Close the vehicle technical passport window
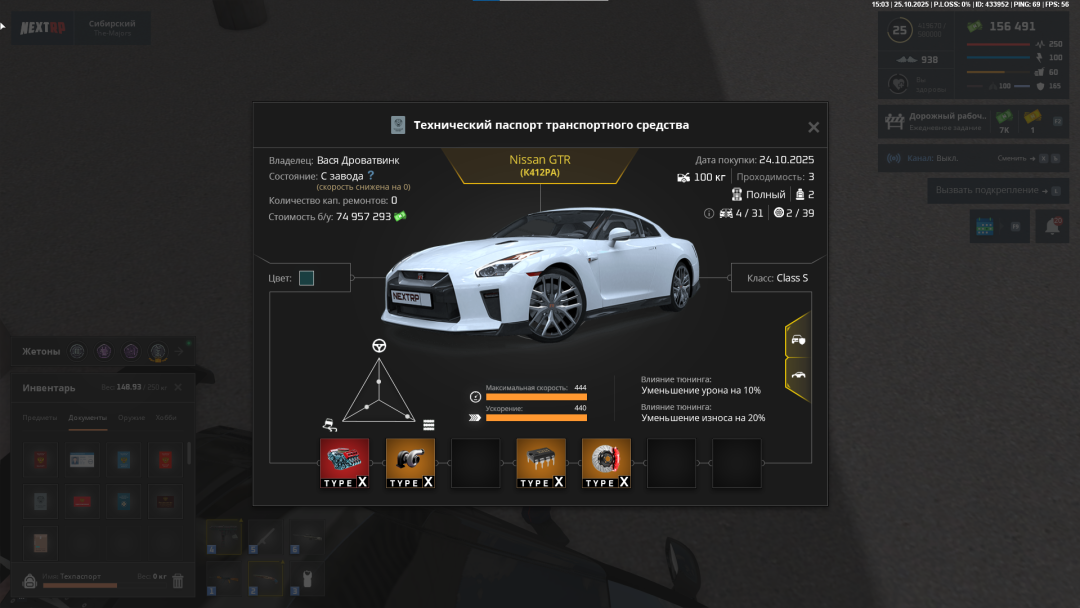1080x608 pixels. pyautogui.click(x=813, y=127)
